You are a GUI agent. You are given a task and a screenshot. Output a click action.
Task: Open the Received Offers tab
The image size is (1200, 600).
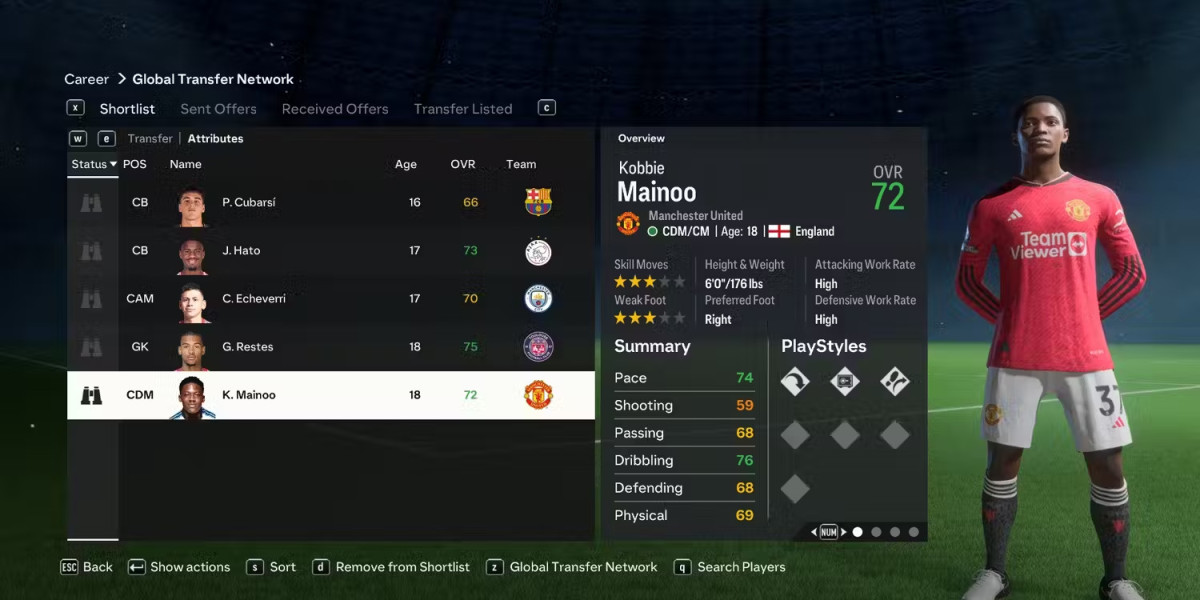pyautogui.click(x=335, y=109)
